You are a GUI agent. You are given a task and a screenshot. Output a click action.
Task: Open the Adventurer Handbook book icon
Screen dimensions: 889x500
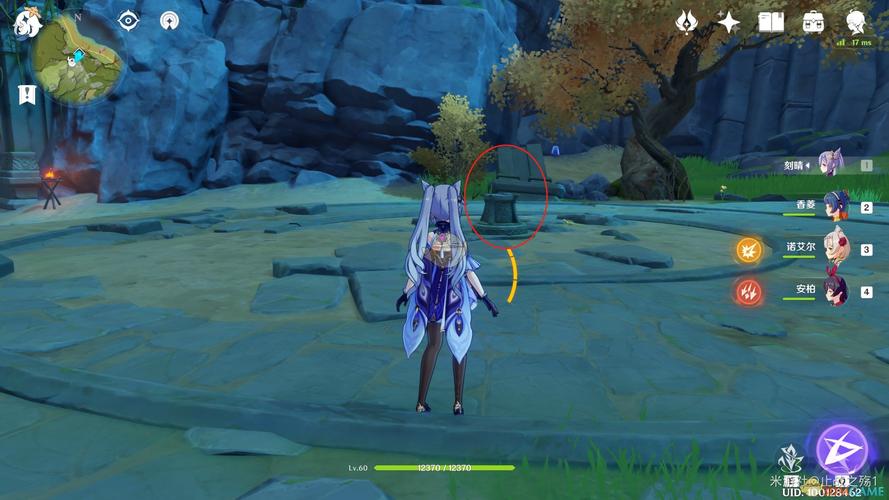tap(771, 22)
